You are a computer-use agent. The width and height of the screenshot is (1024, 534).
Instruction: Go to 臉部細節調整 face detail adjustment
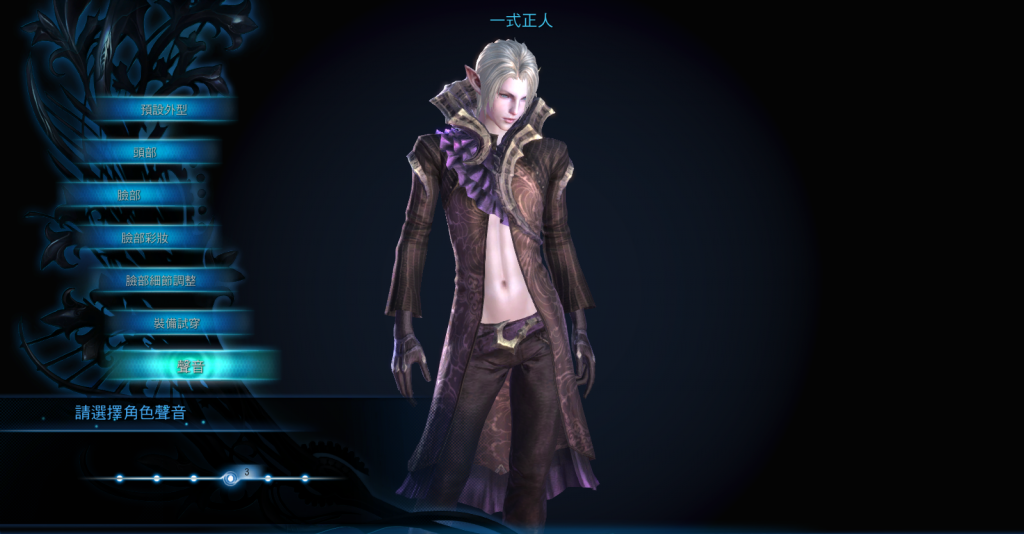pos(160,281)
